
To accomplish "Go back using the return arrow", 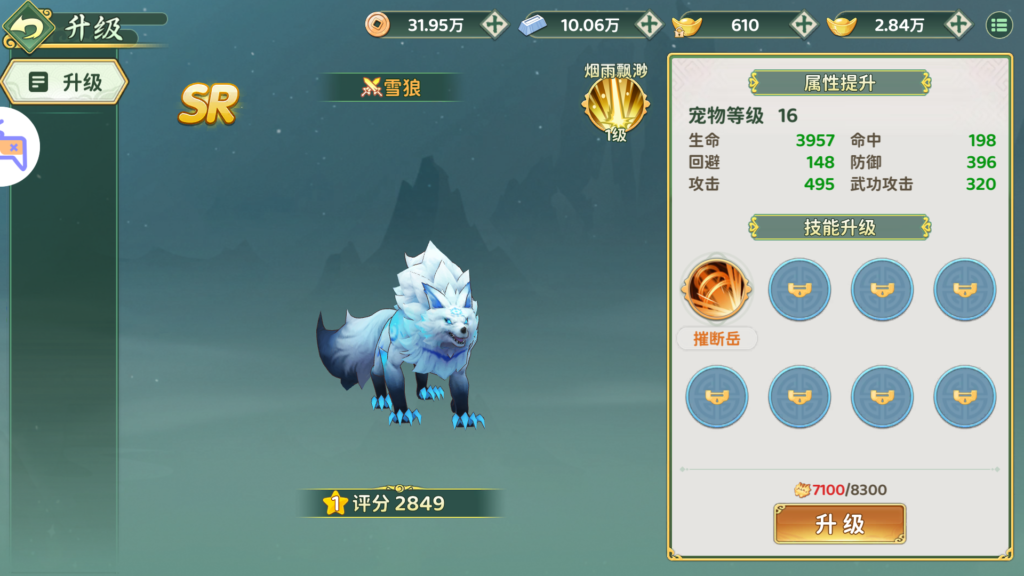I will click(29, 27).
